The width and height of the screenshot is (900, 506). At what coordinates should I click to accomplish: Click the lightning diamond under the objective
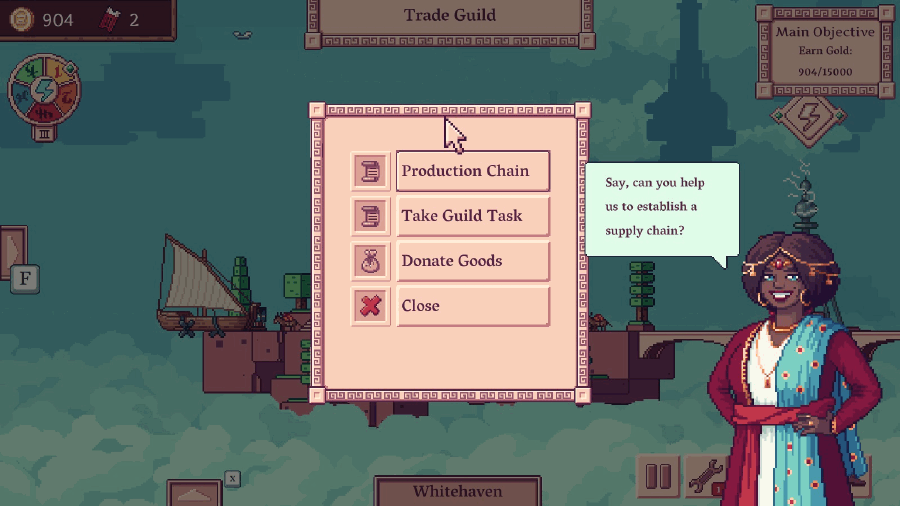click(x=808, y=117)
